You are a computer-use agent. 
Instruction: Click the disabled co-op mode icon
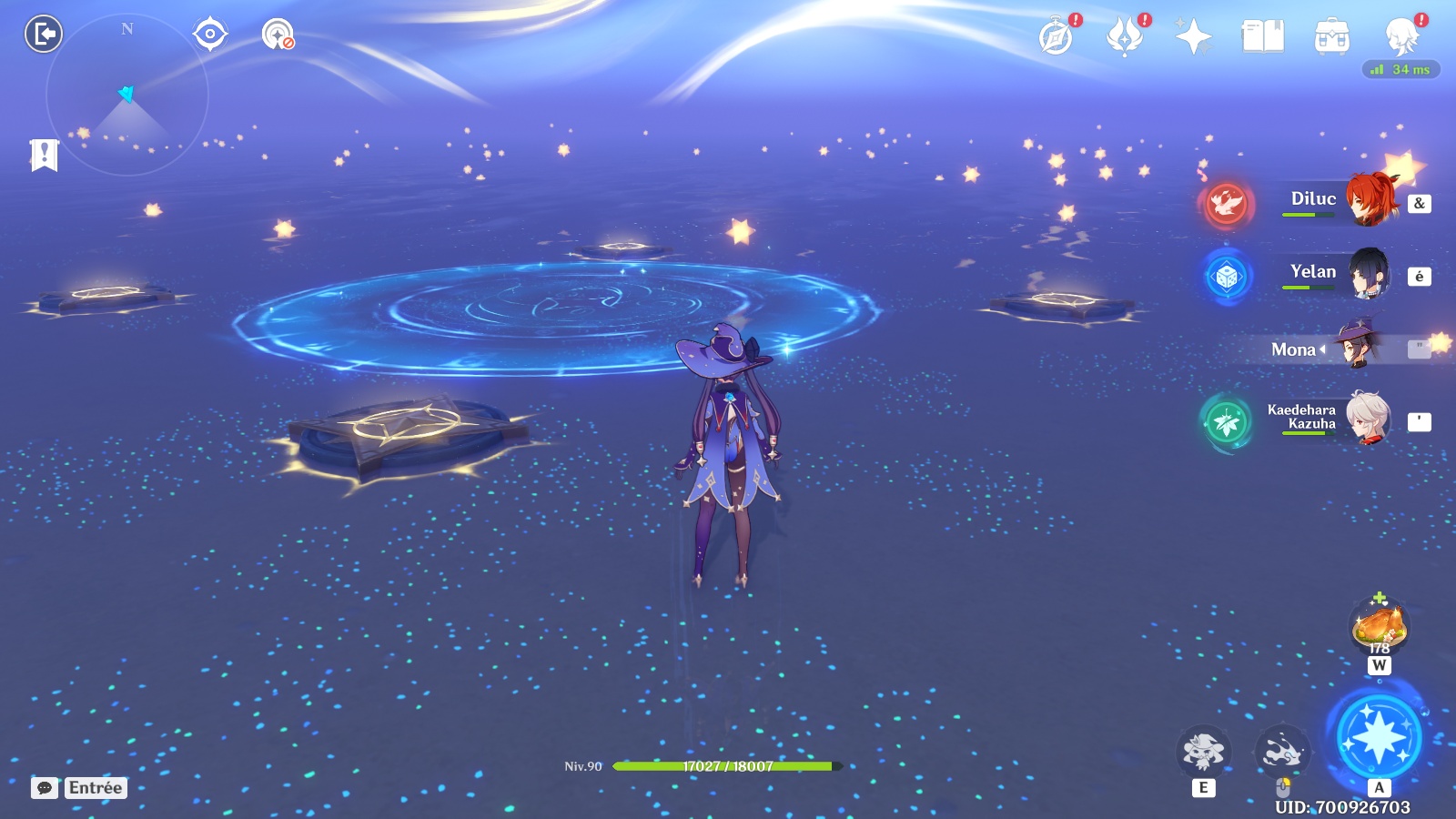pos(278,35)
